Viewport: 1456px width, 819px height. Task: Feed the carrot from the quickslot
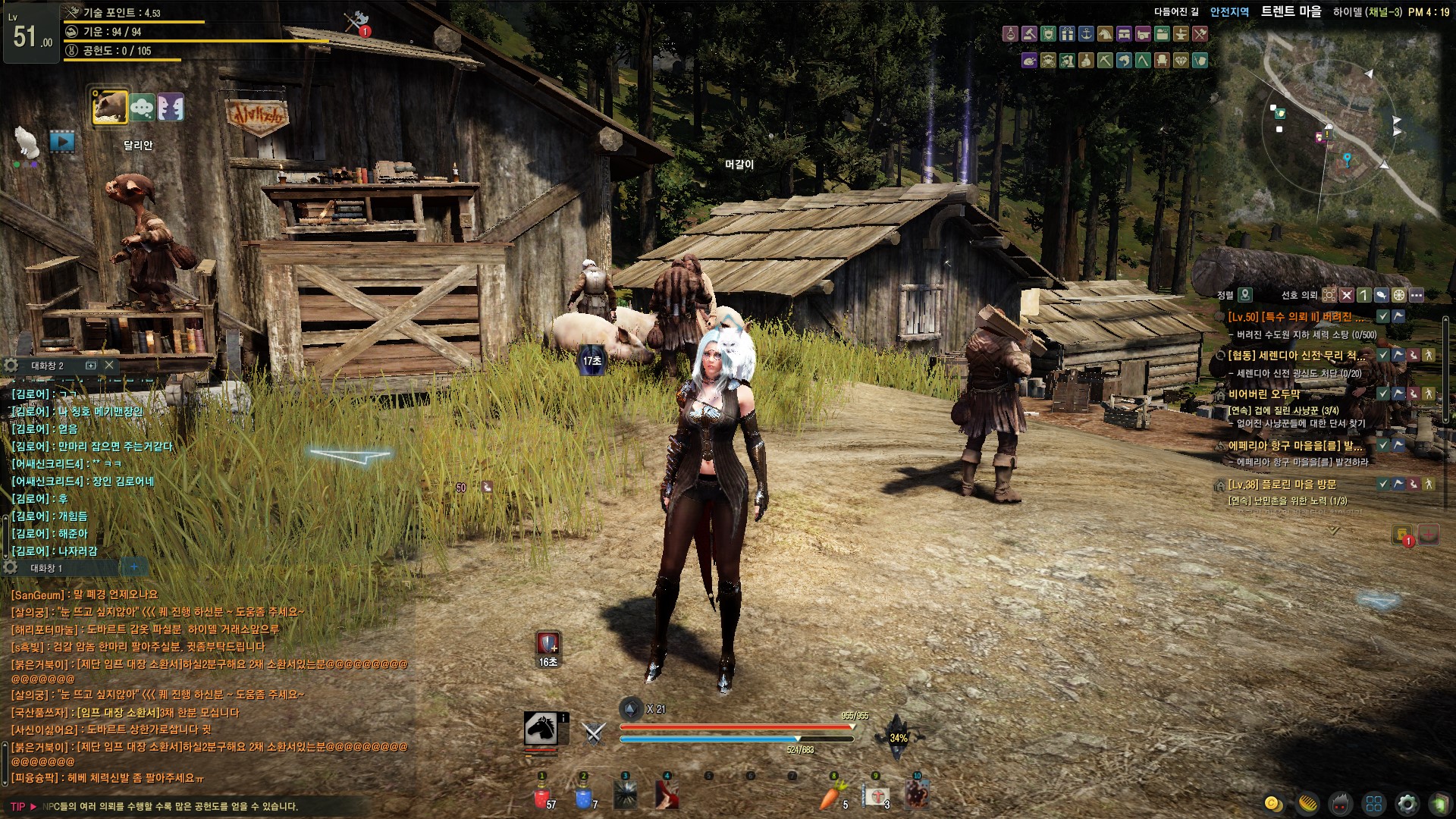click(833, 797)
